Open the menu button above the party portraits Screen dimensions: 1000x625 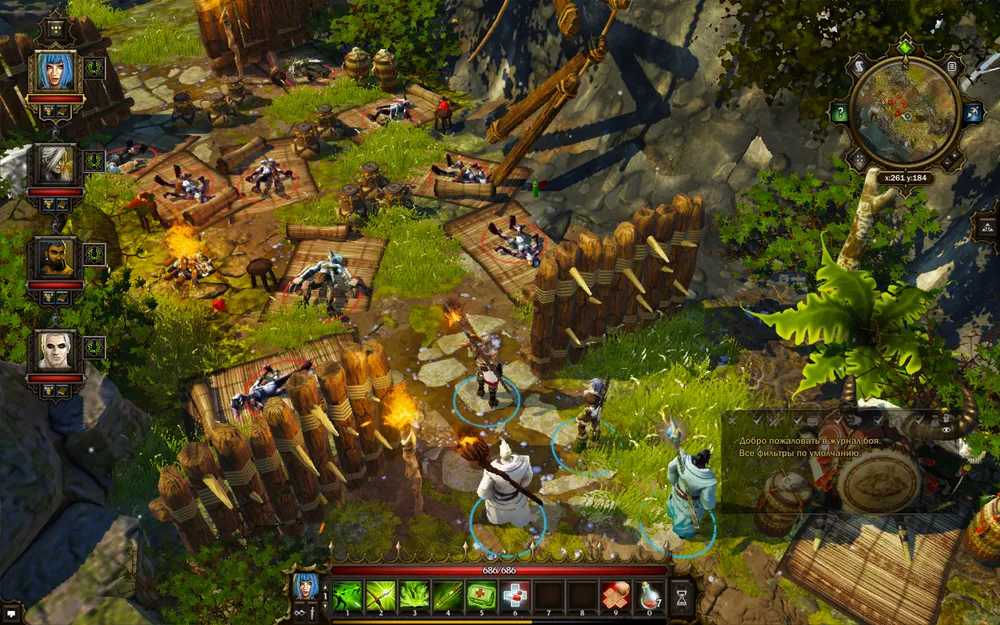pos(56,28)
